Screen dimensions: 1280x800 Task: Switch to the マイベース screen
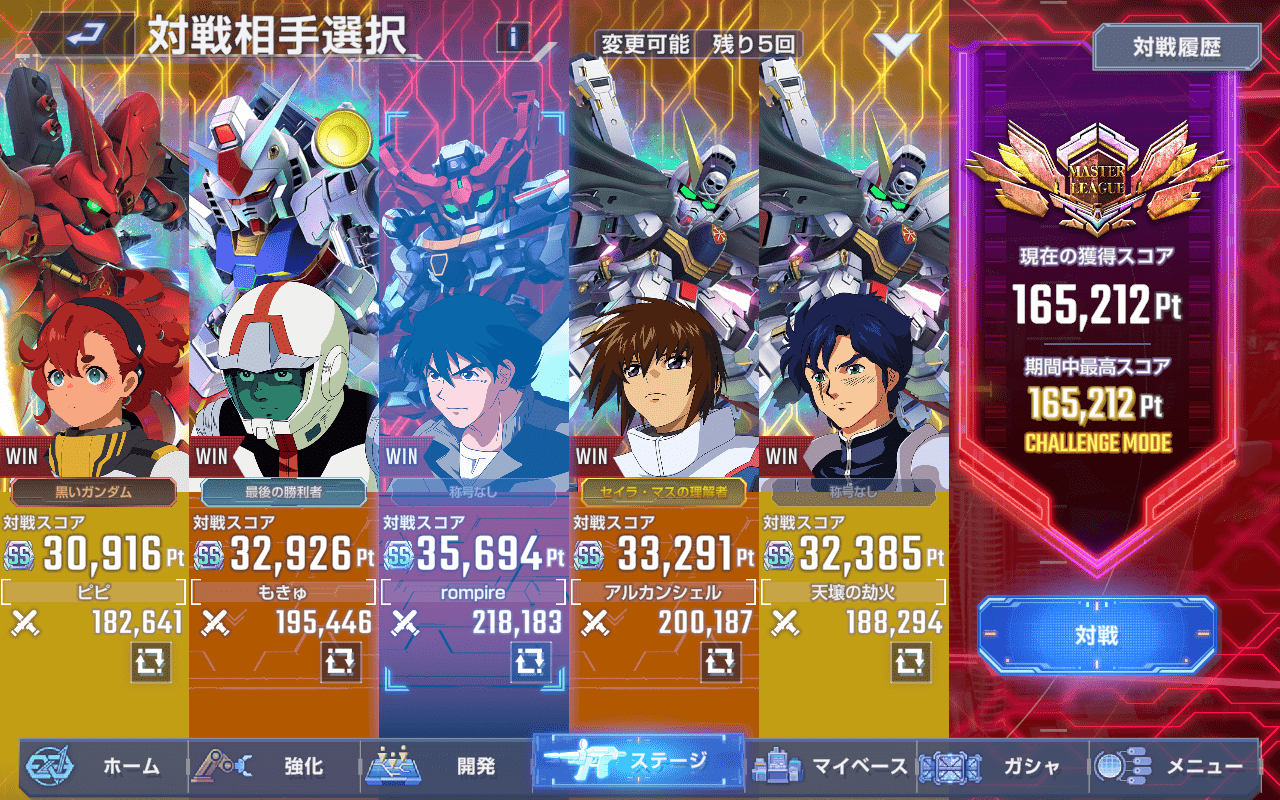point(832,767)
